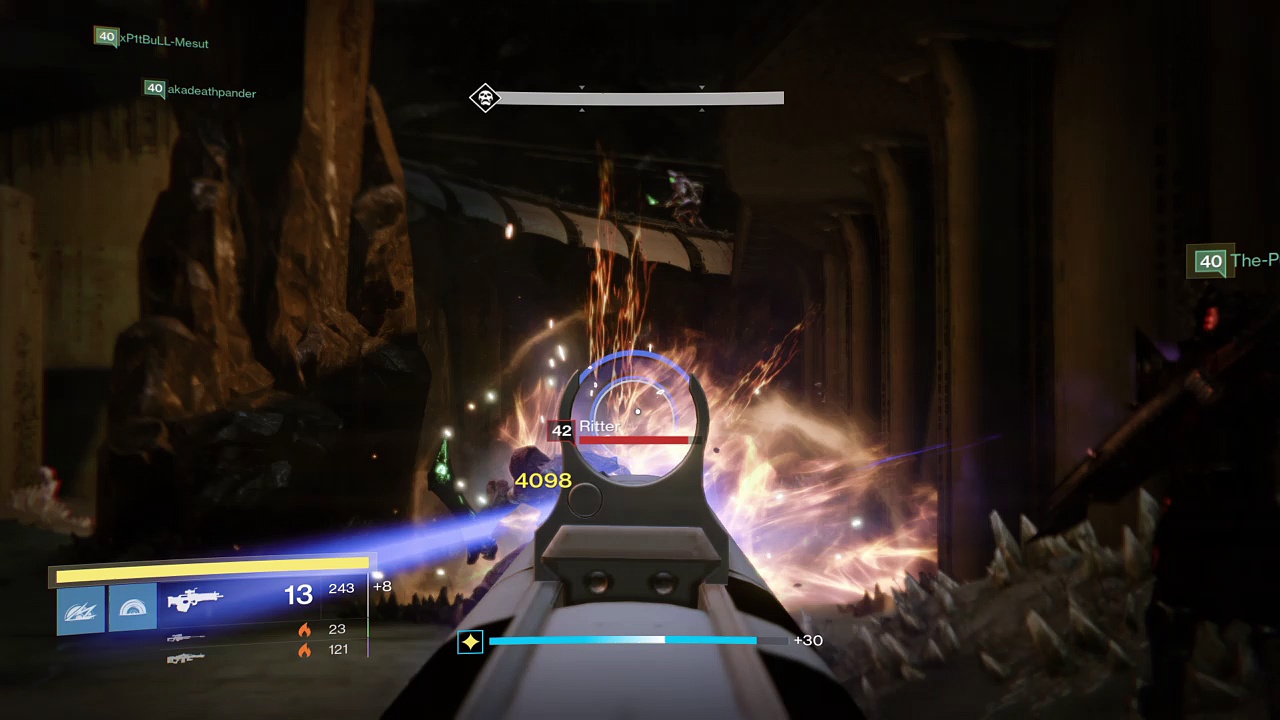Switch to the sniper rifle weapon

pyautogui.click(x=186, y=637)
